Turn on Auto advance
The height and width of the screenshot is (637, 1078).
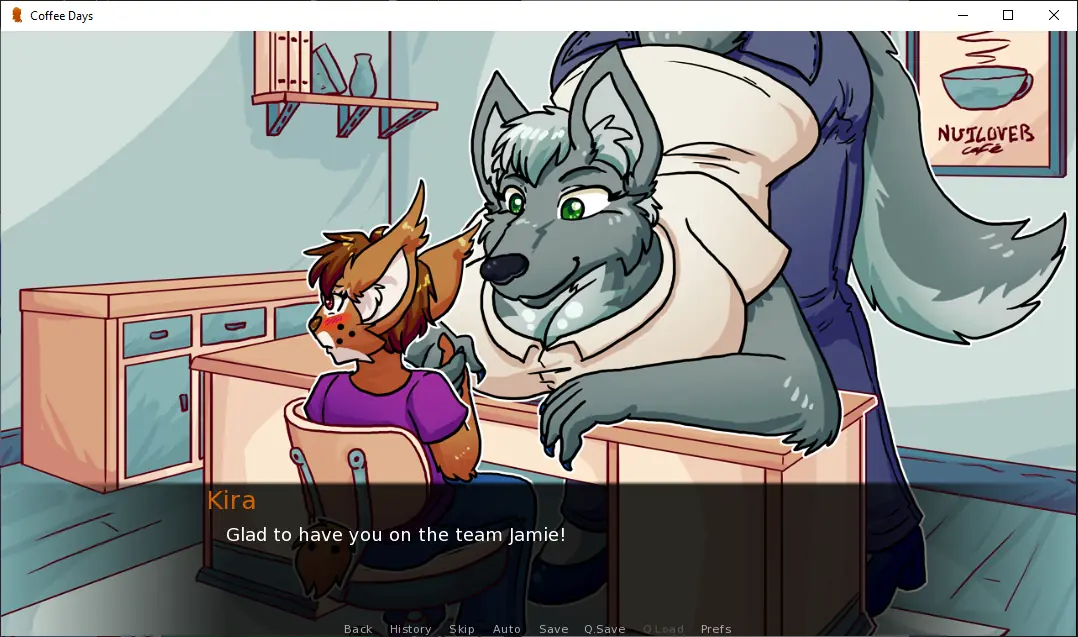507,629
